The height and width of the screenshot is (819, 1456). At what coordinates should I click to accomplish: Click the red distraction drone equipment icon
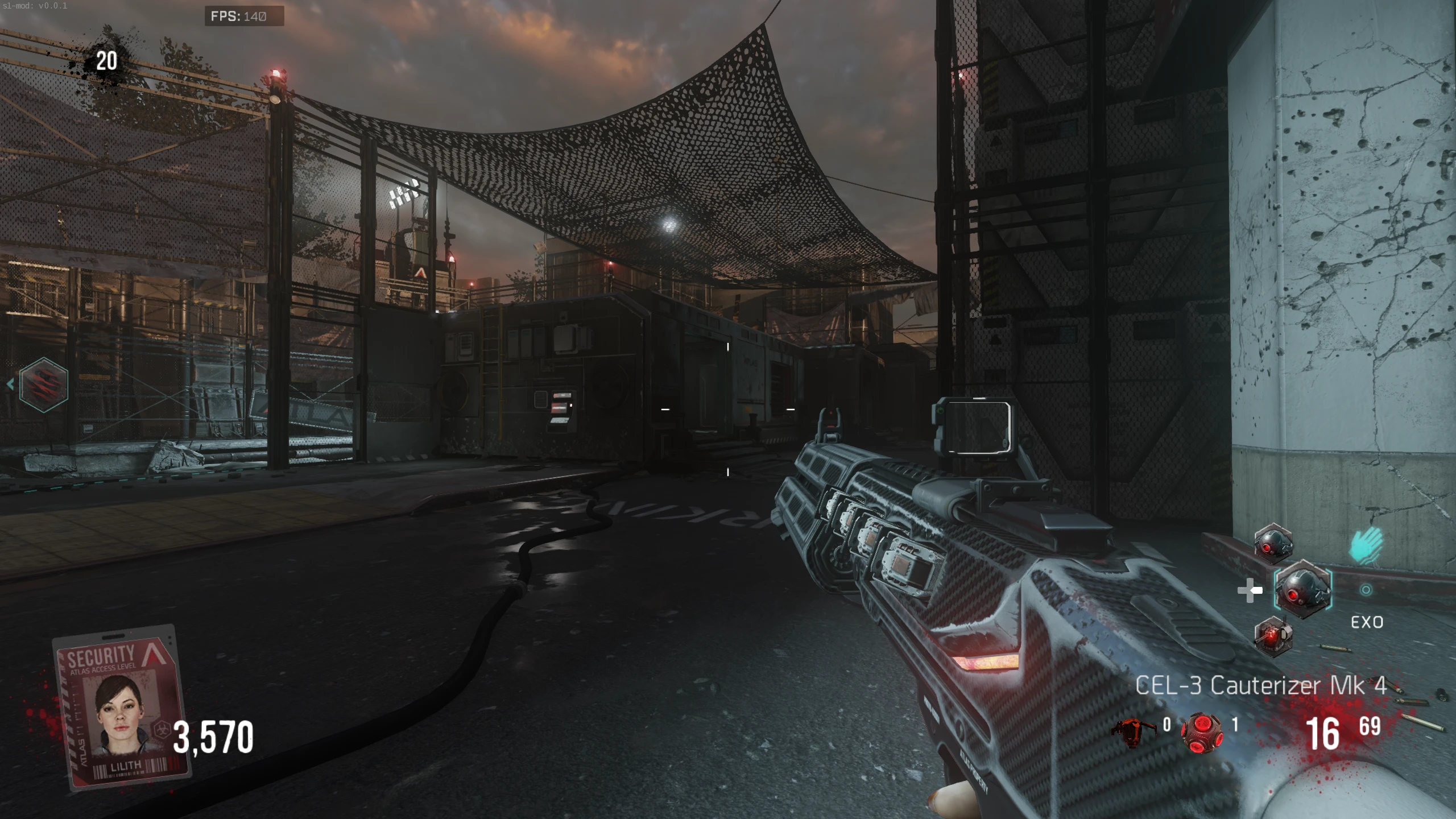click(x=1133, y=731)
